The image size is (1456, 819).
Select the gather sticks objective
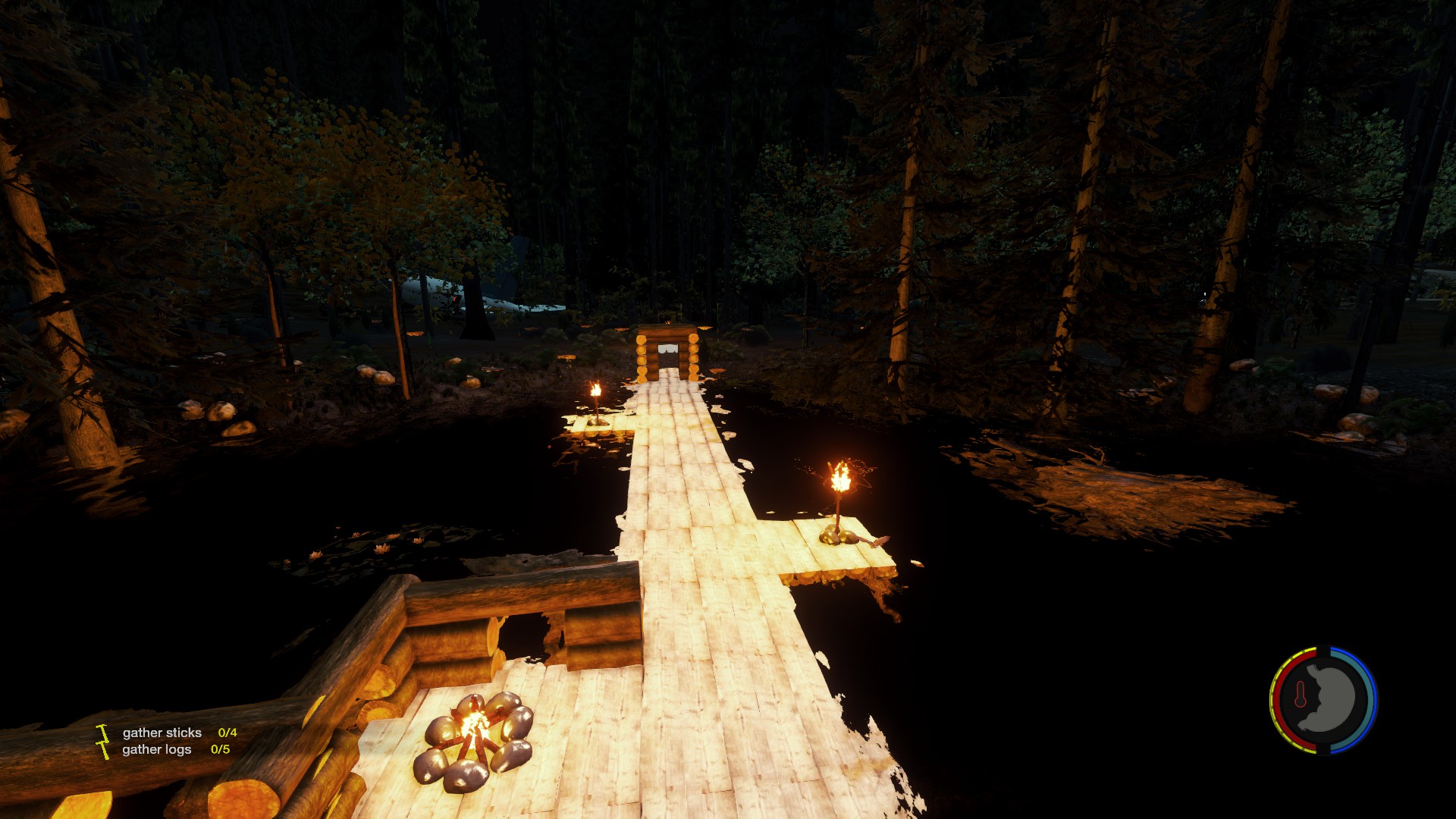pos(162,733)
